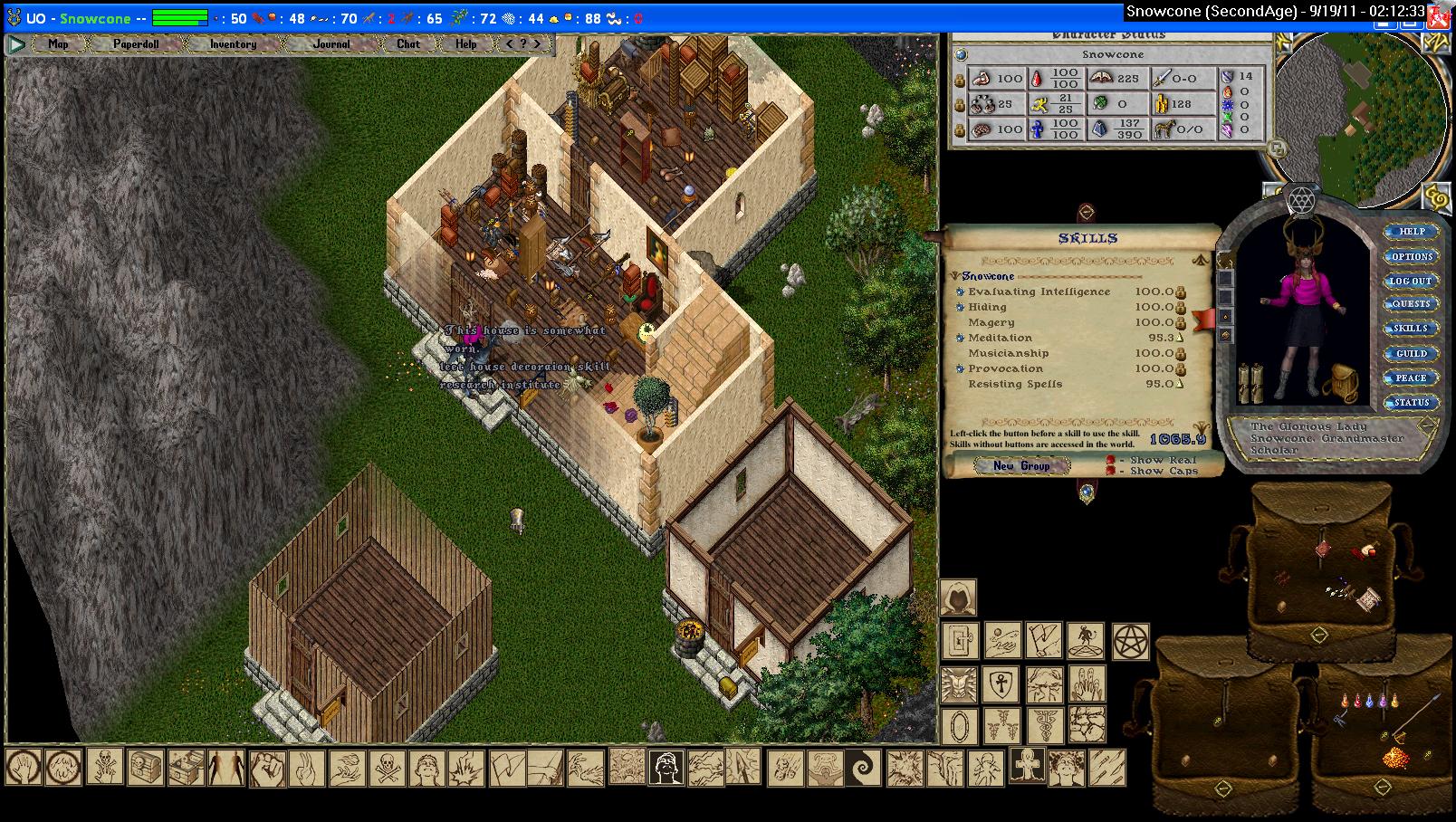Viewport: 1456px width, 822px height.
Task: Open the Journal menu
Action: (331, 43)
